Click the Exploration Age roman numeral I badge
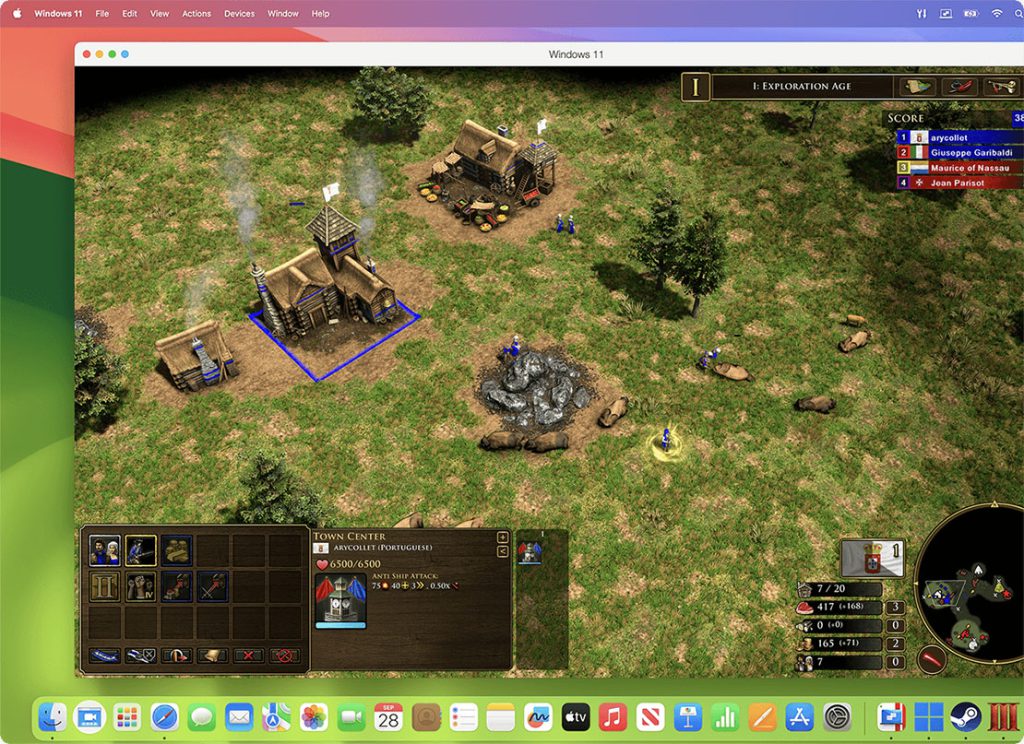Screen dimensions: 1024x744 tap(695, 87)
